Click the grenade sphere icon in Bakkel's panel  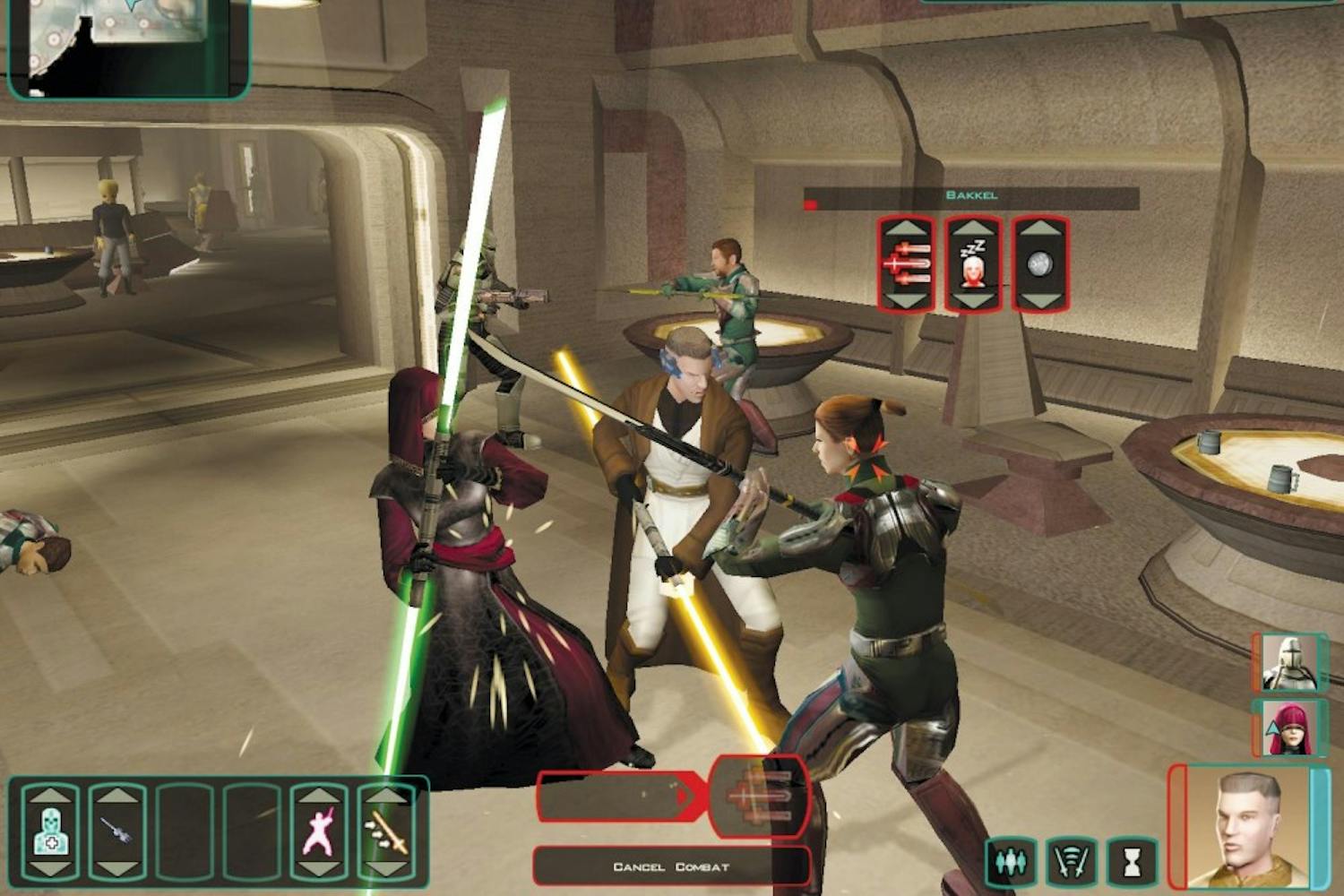[1039, 265]
